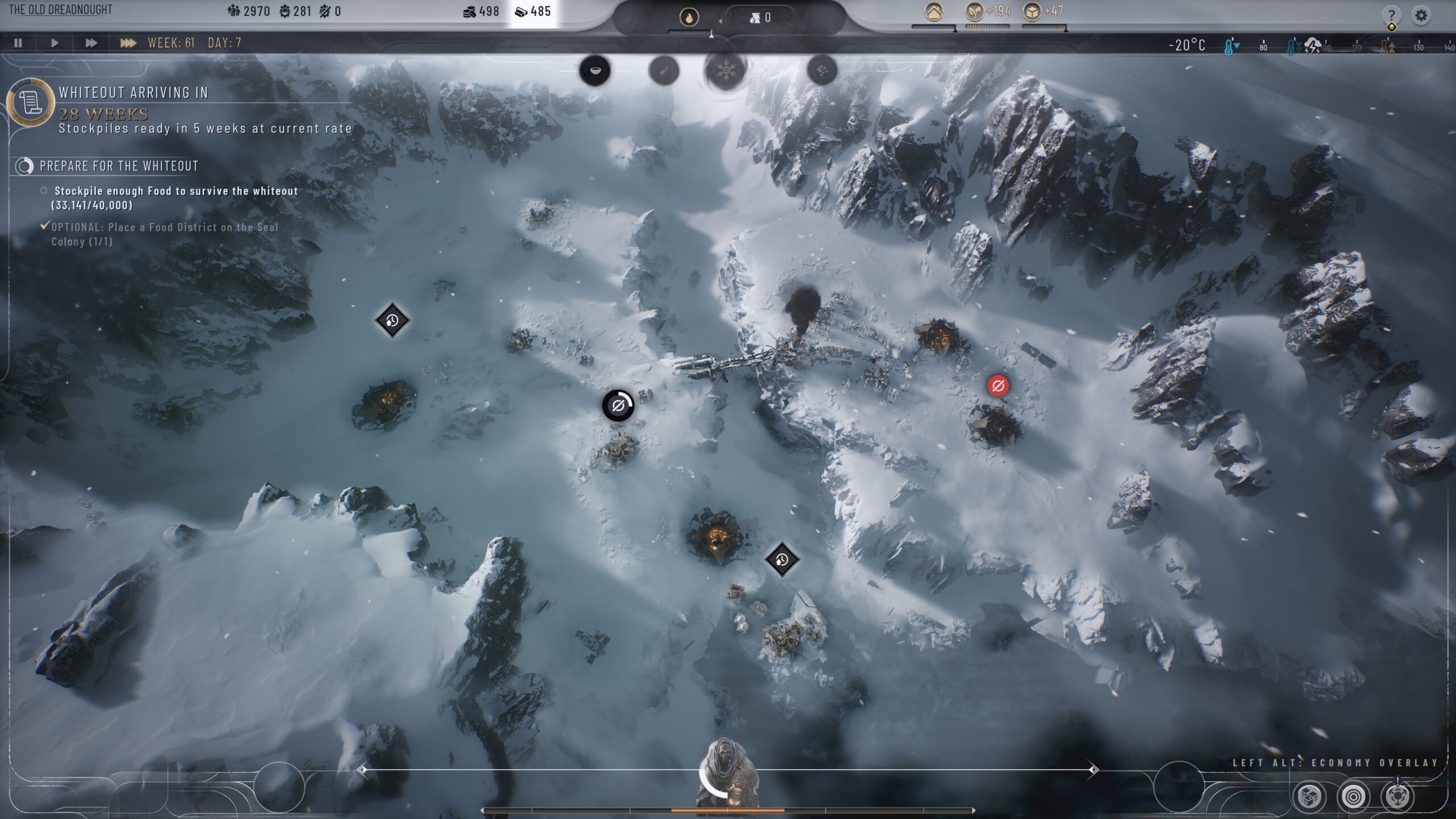This screenshot has height=819, width=1456.
Task: Click the shelter house icon in top bar
Action: (x=933, y=12)
